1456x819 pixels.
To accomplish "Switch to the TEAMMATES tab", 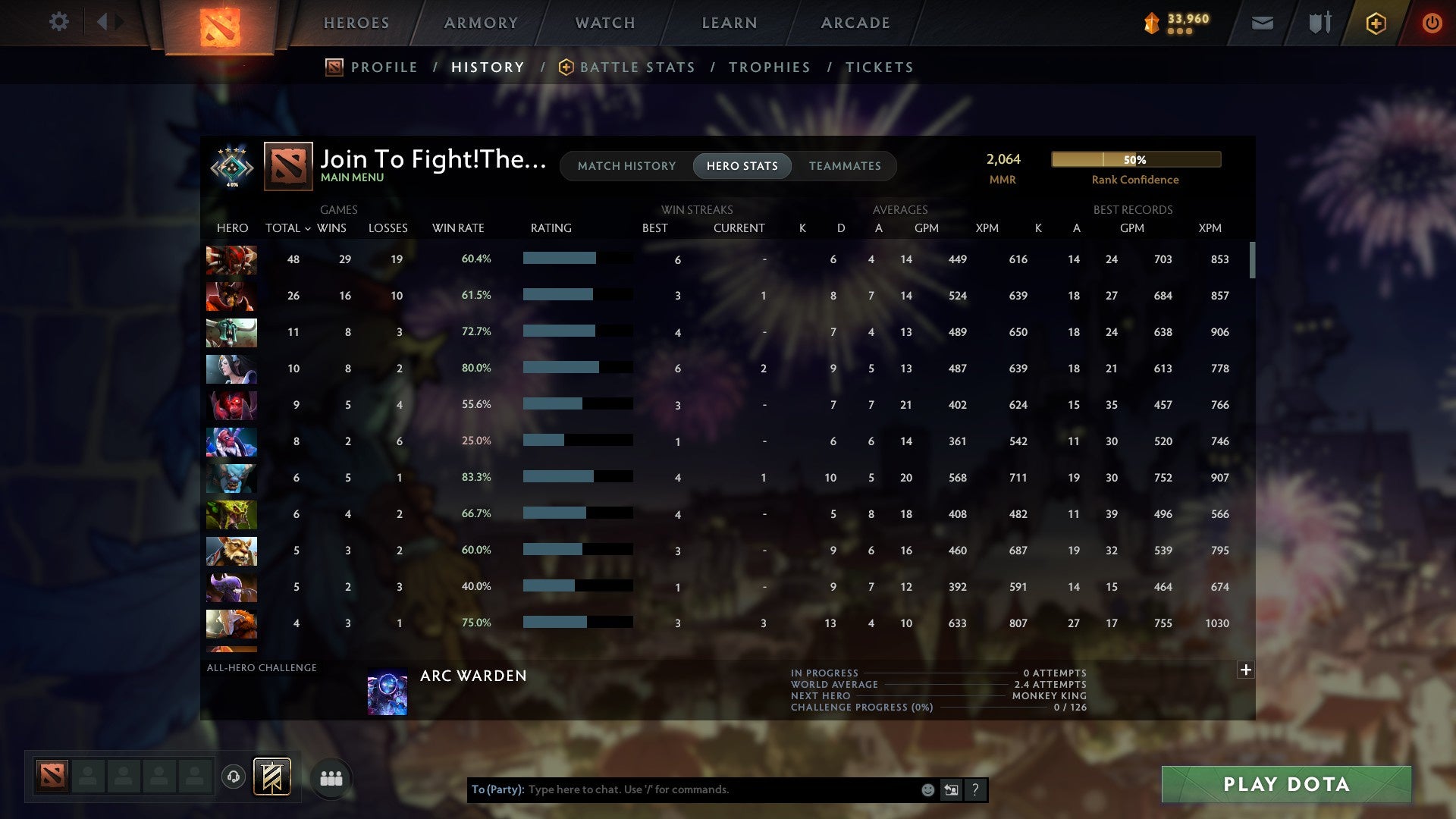I will point(845,166).
